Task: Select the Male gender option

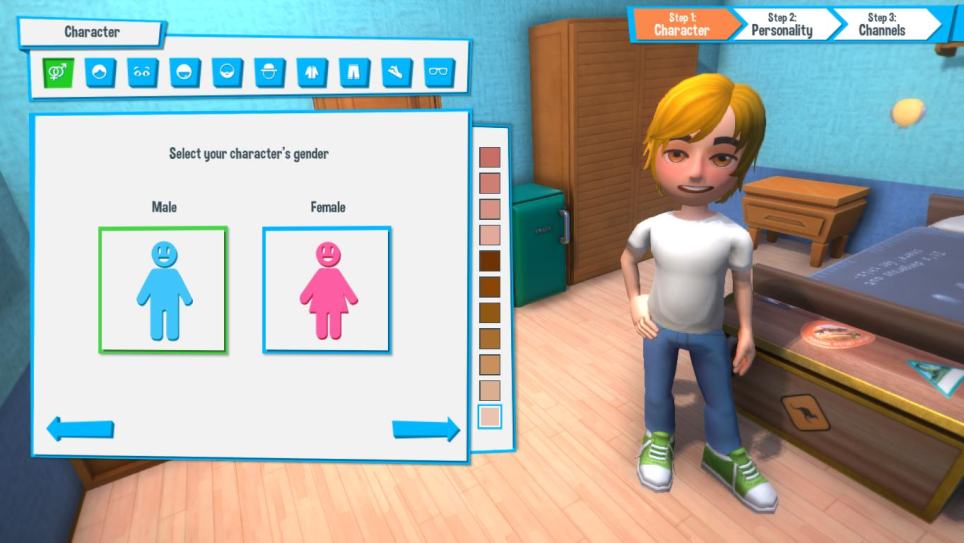Action: tap(163, 289)
